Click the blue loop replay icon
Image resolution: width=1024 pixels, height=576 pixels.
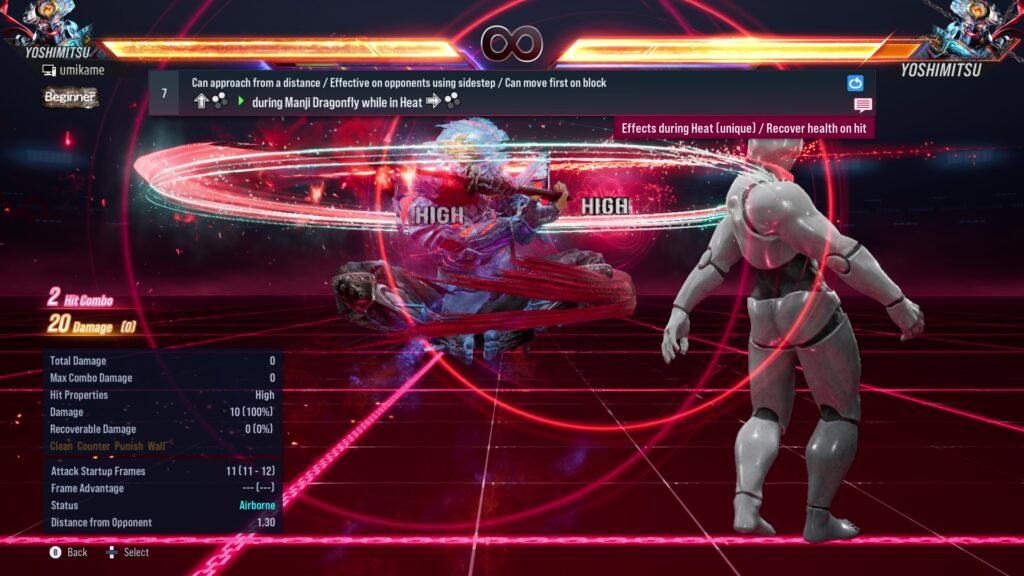(855, 84)
